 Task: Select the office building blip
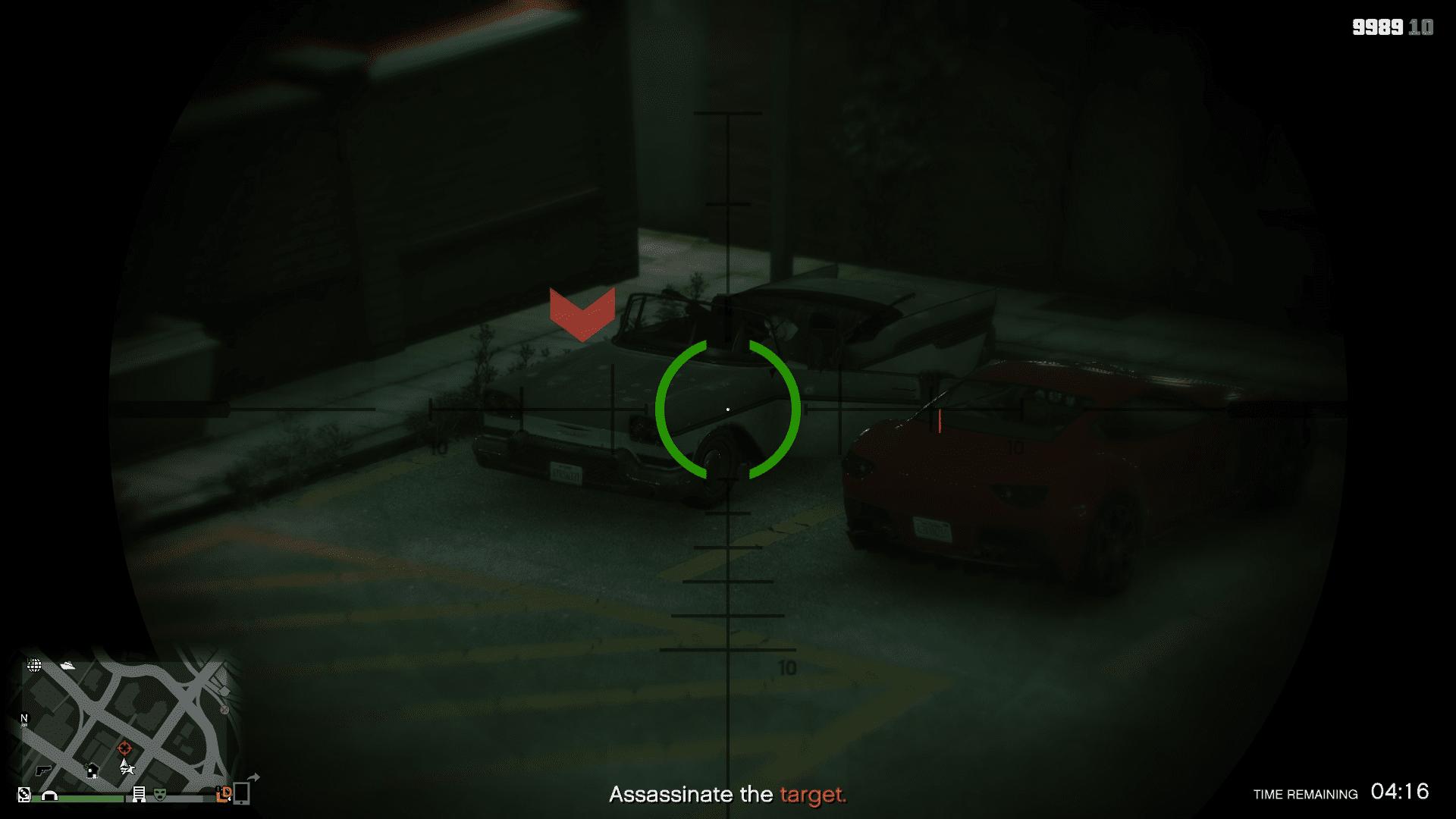pos(140,794)
